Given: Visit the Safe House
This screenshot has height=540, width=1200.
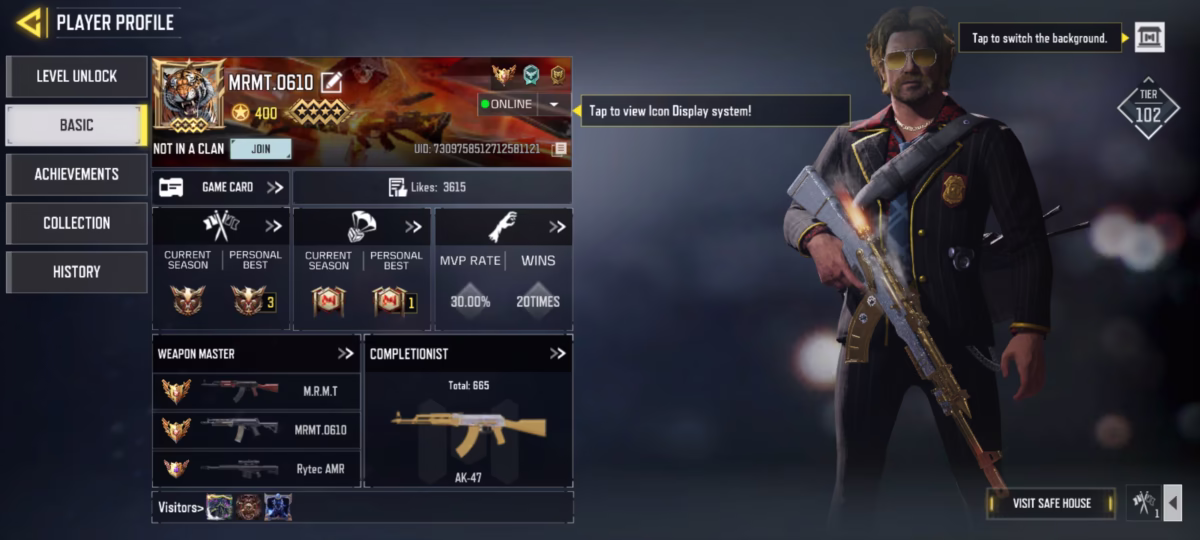Looking at the screenshot, I should pyautogui.click(x=1050, y=503).
